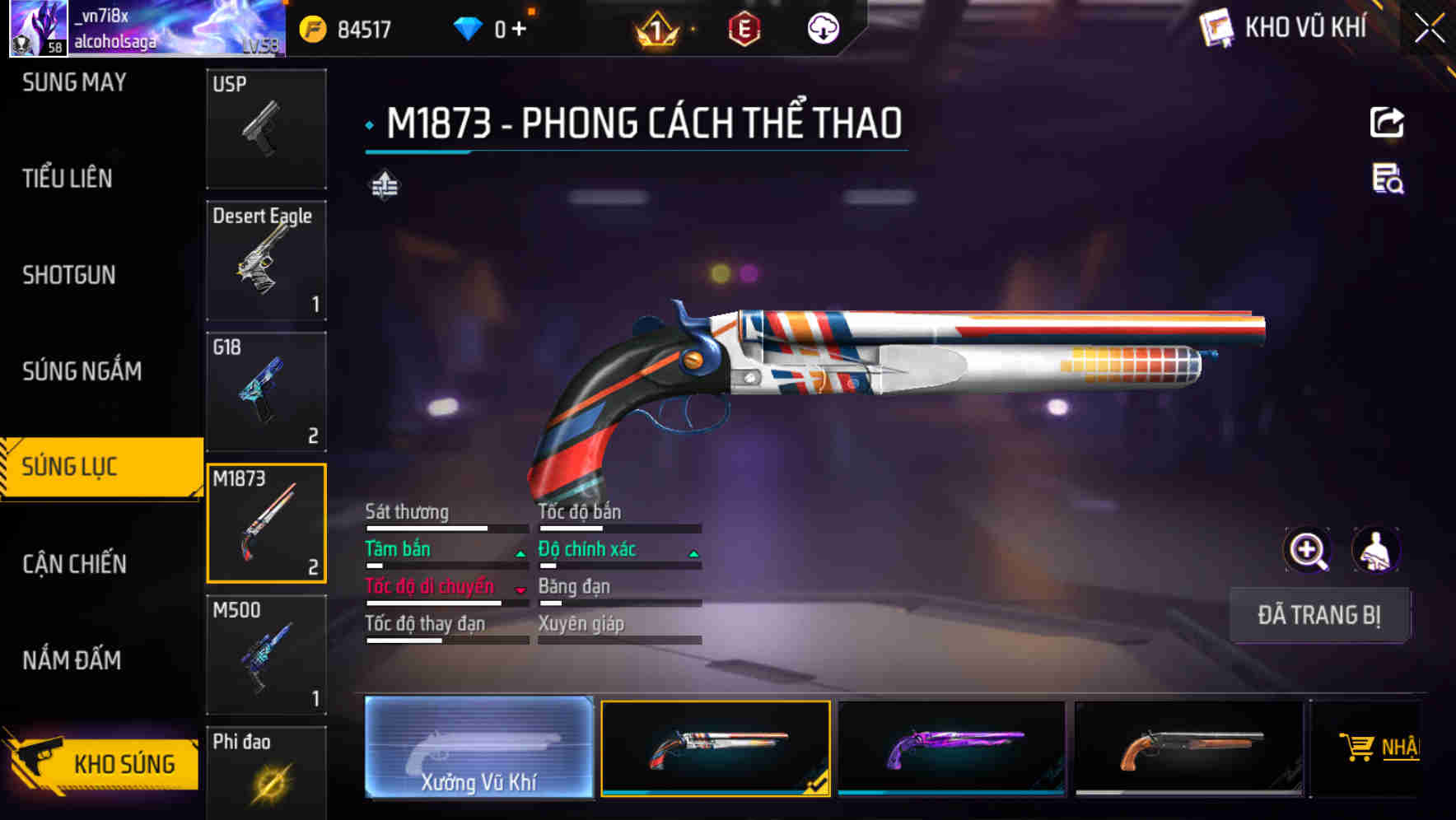Viewport: 1456px width, 820px height.
Task: Zoom in on the weapon preview
Action: point(1308,550)
